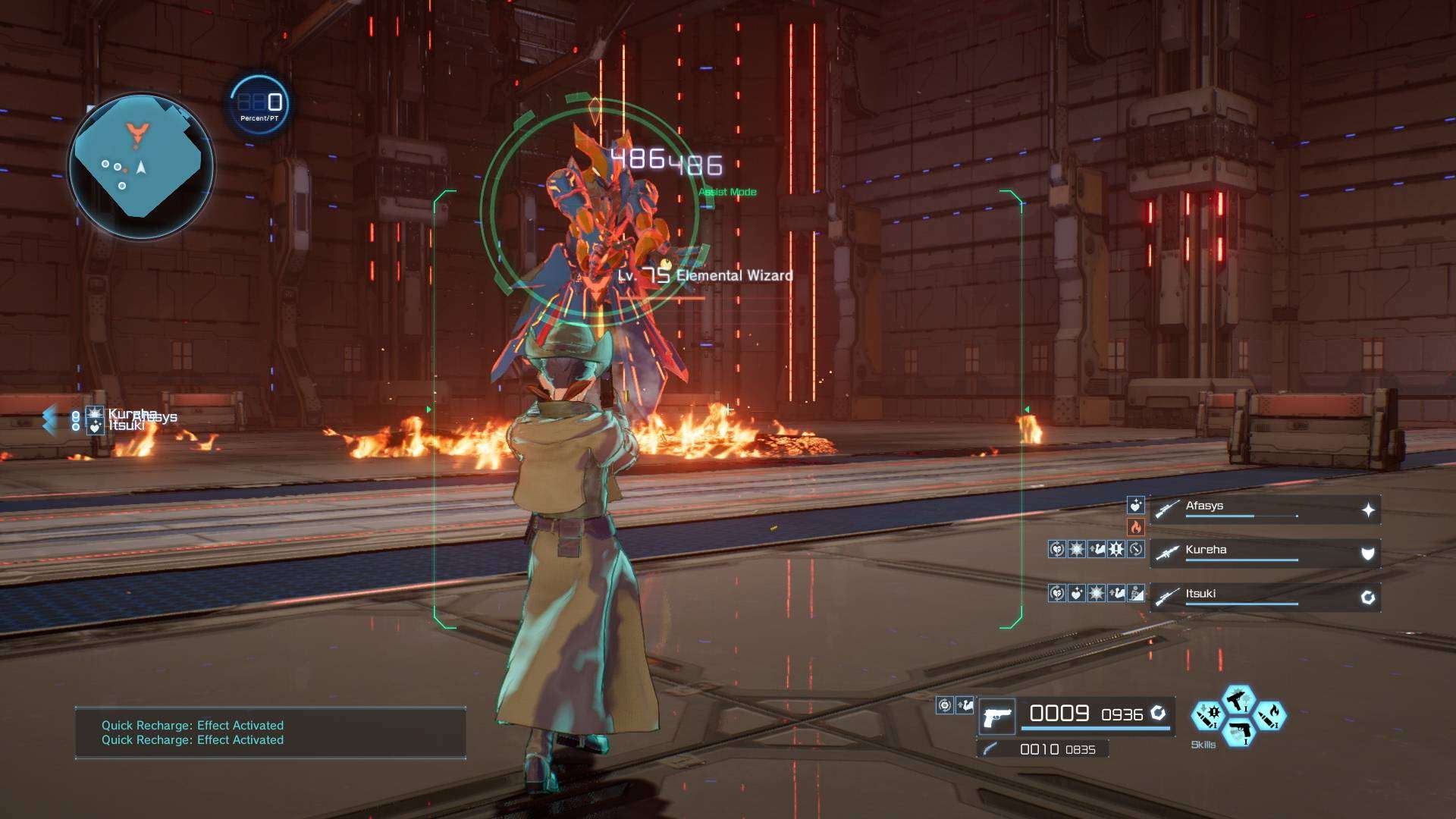Fire the flame bullet skill hexagon
Image resolution: width=1456 pixels, height=819 pixels.
[x=1270, y=716]
